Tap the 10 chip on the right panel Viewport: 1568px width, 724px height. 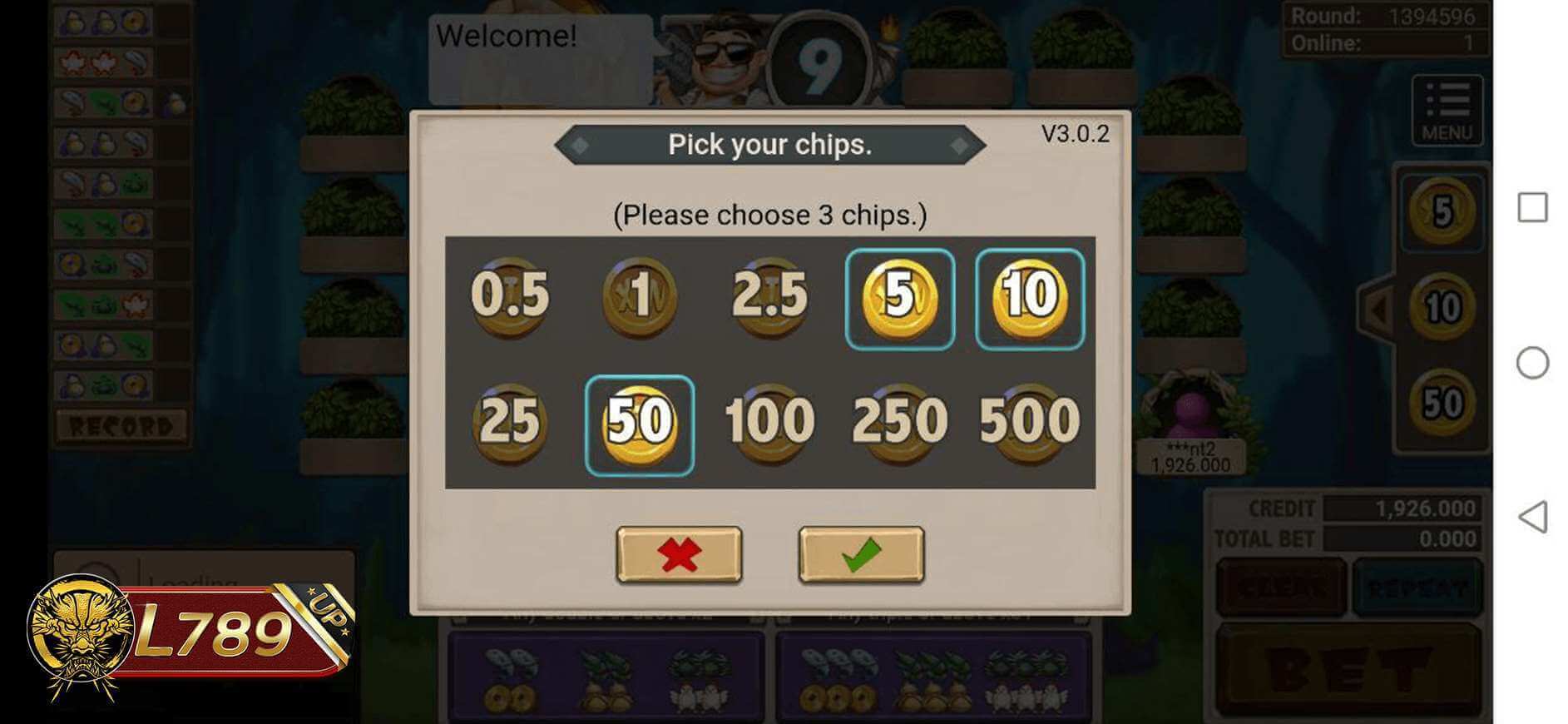pyautogui.click(x=1442, y=305)
